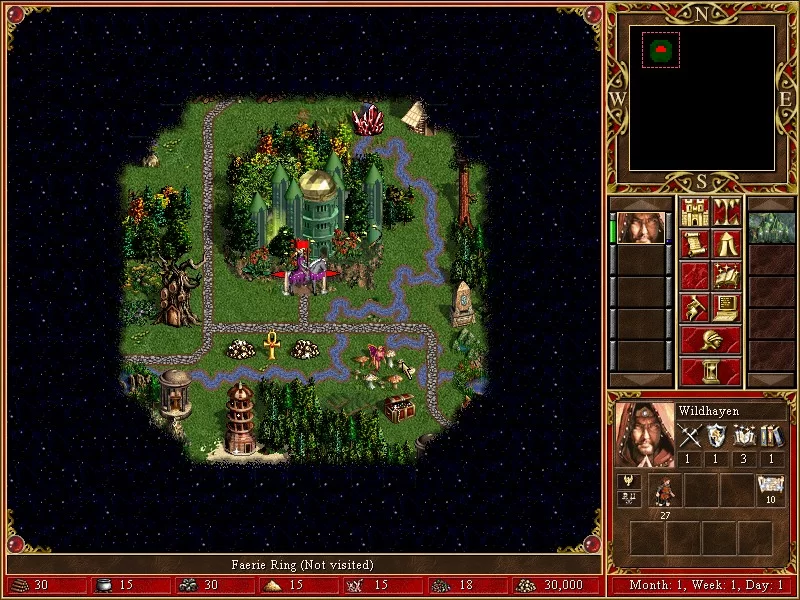Select next hero with helmet button

(x=710, y=340)
